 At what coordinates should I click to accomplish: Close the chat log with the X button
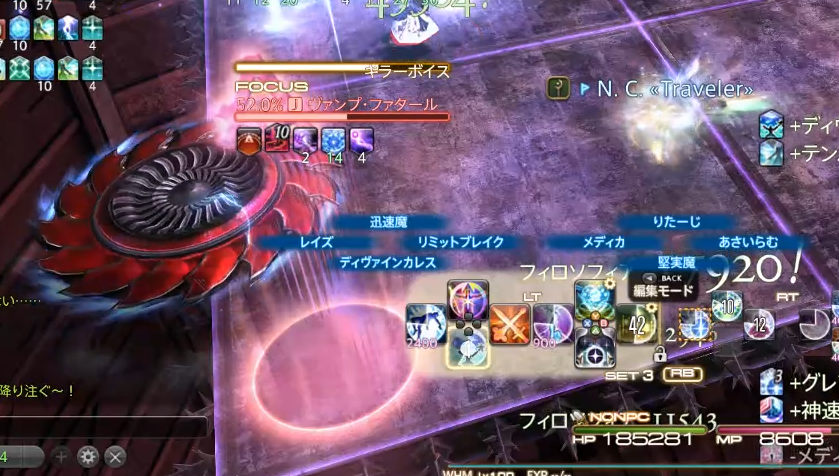click(115, 456)
